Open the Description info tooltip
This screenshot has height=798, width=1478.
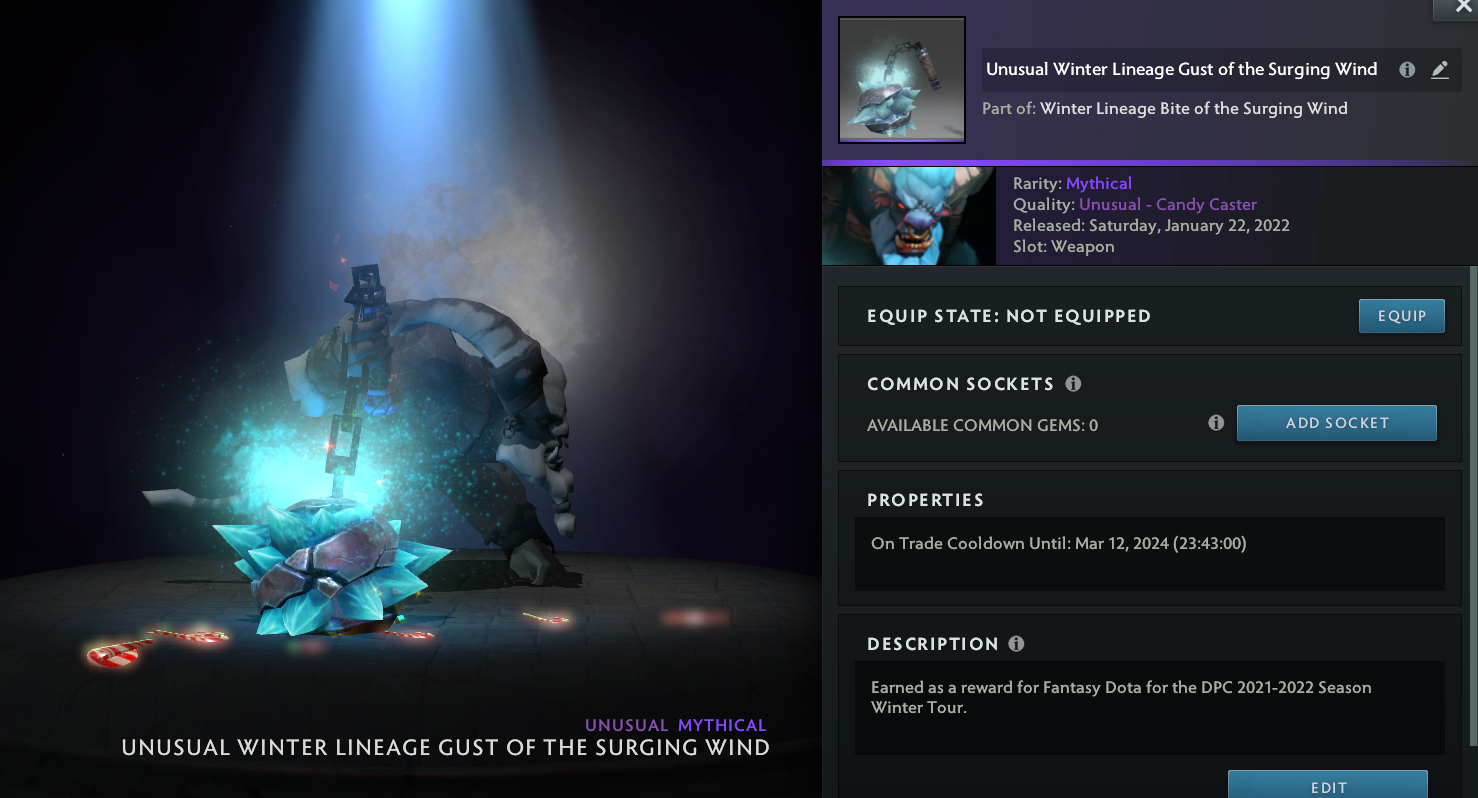click(1016, 644)
